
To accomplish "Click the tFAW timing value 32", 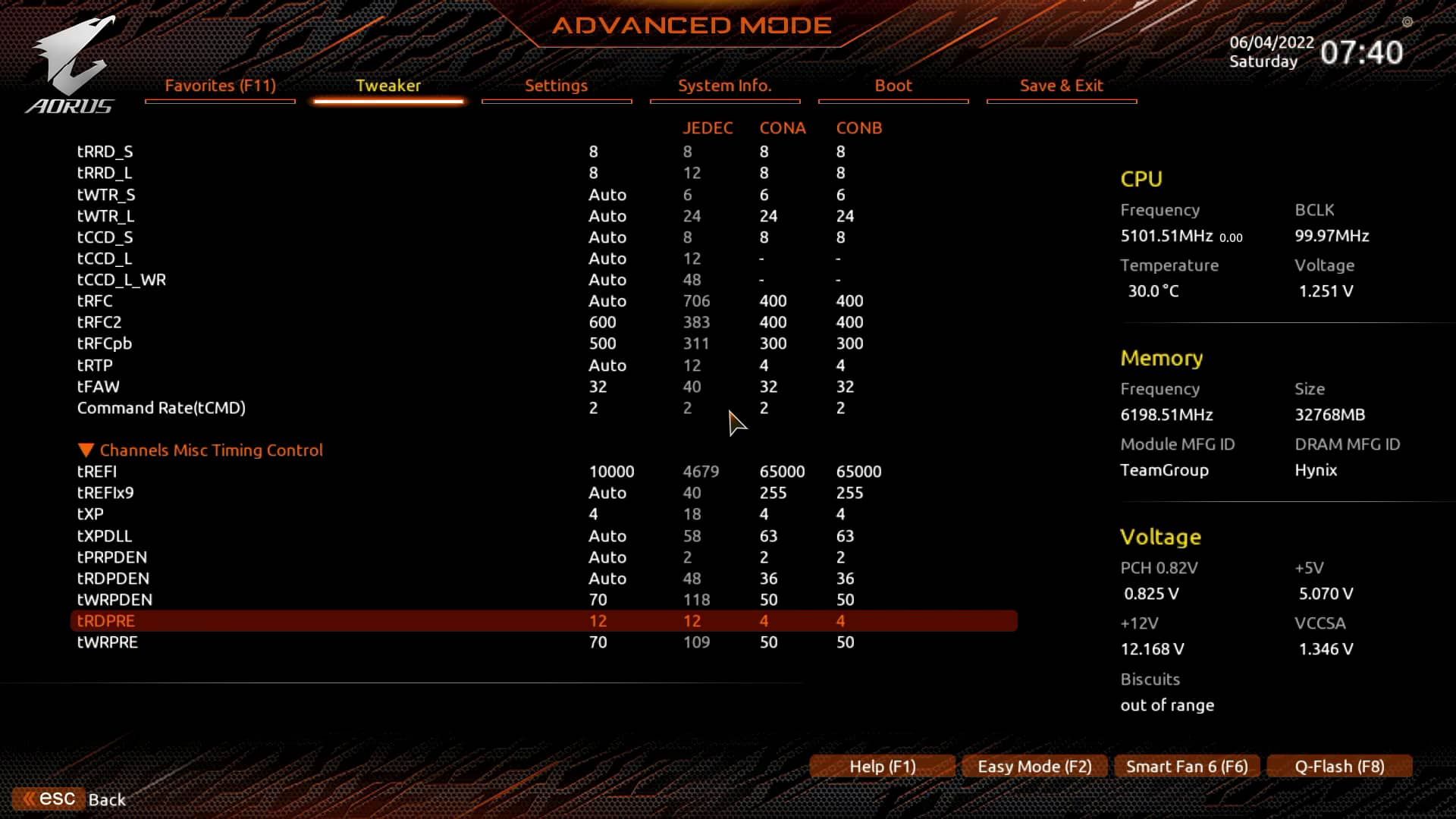I will pos(598,387).
